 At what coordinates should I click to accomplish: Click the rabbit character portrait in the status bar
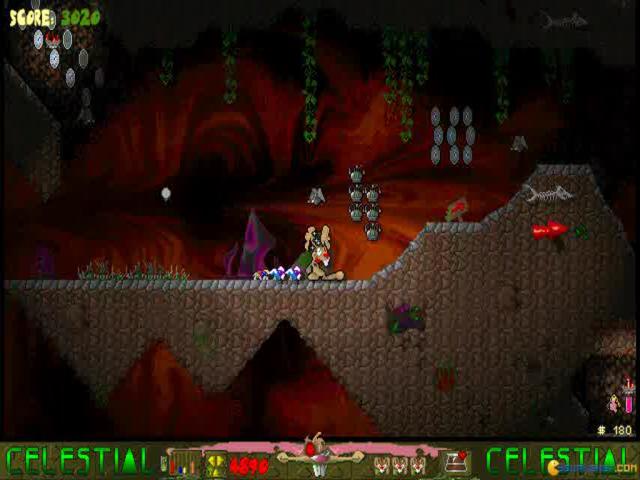point(318,455)
